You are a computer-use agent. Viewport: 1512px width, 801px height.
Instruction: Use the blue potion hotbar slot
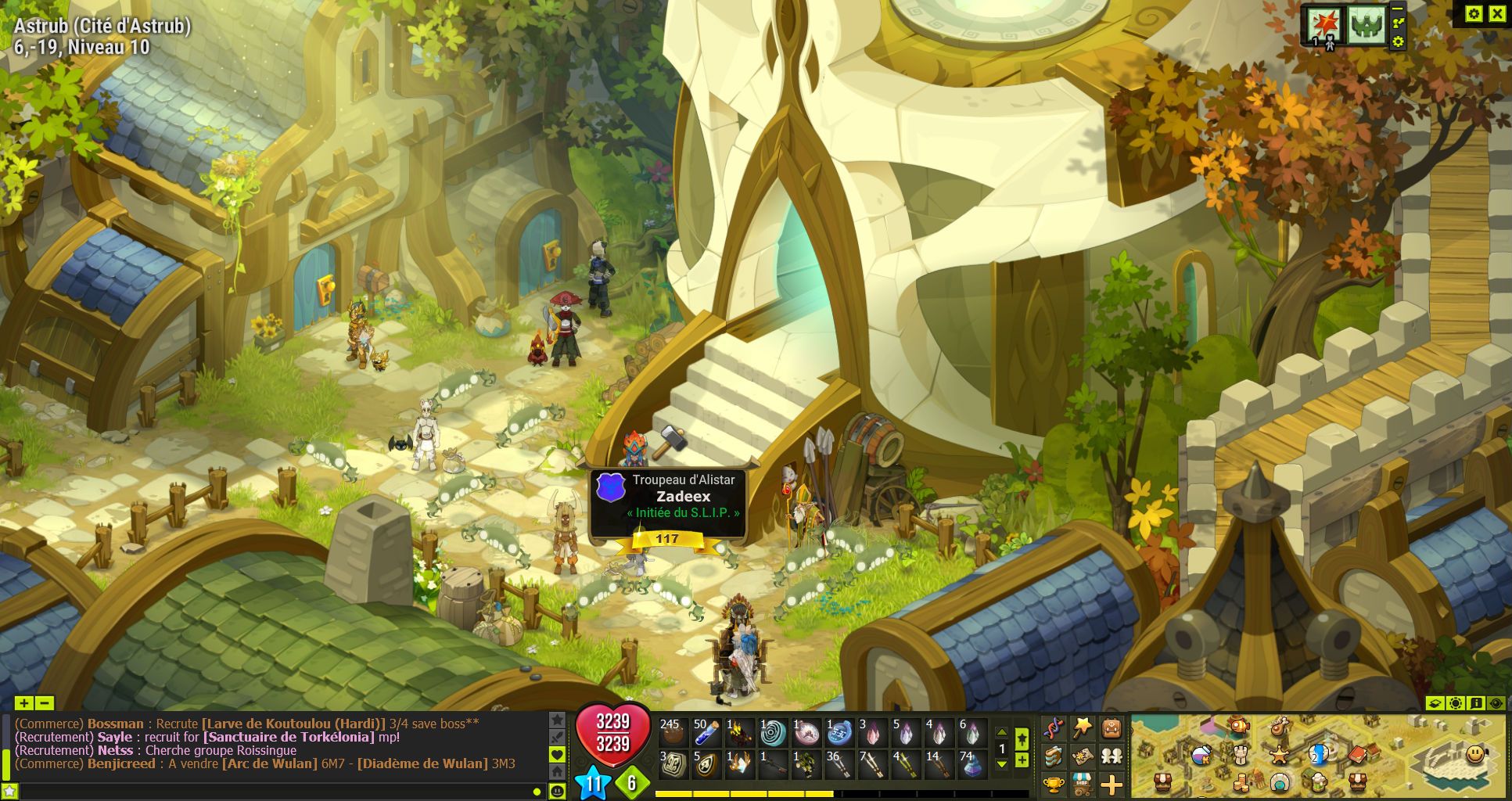click(706, 733)
